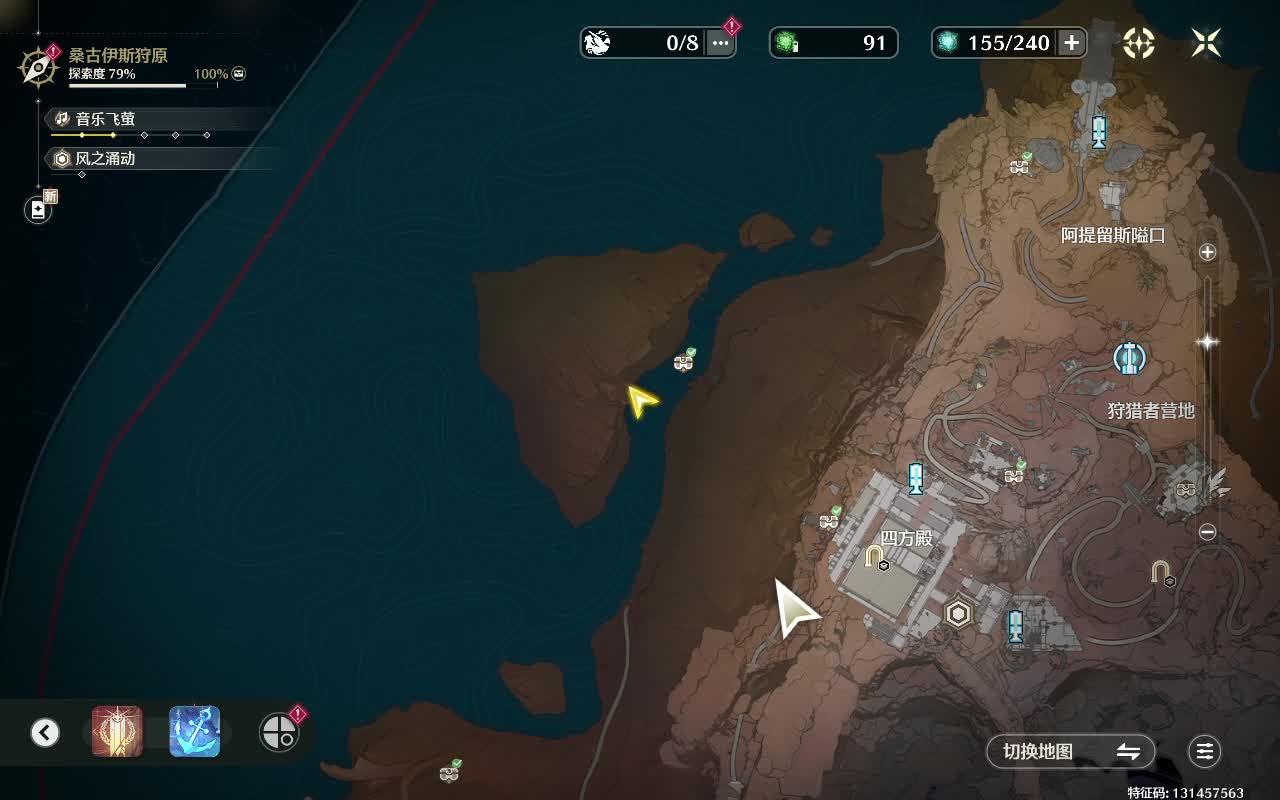1280x800 pixels.
Task: Select the waypoint beside 阿提留斯隘口
Action: click(x=1099, y=132)
